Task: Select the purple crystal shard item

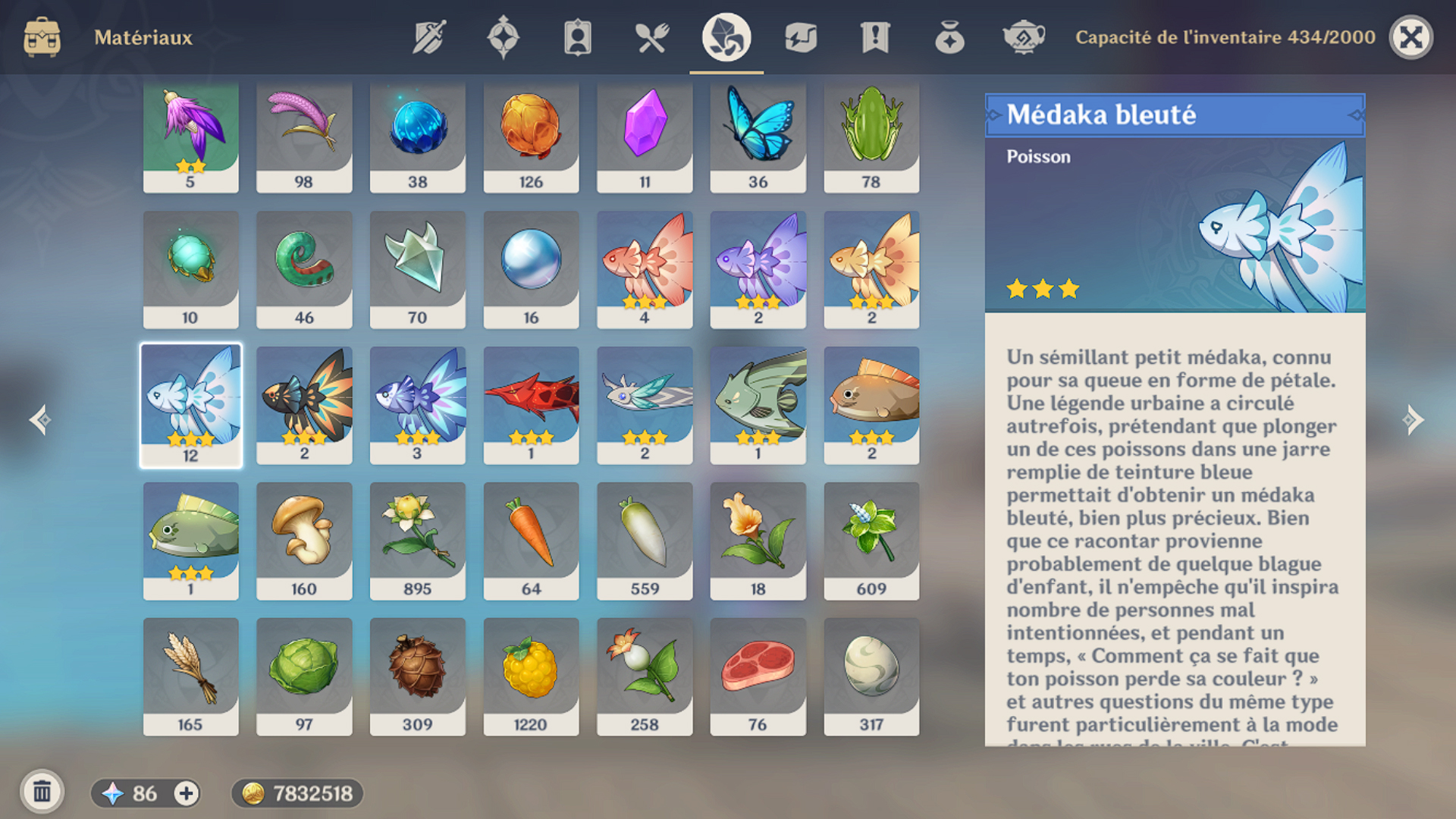Action: [x=645, y=136]
